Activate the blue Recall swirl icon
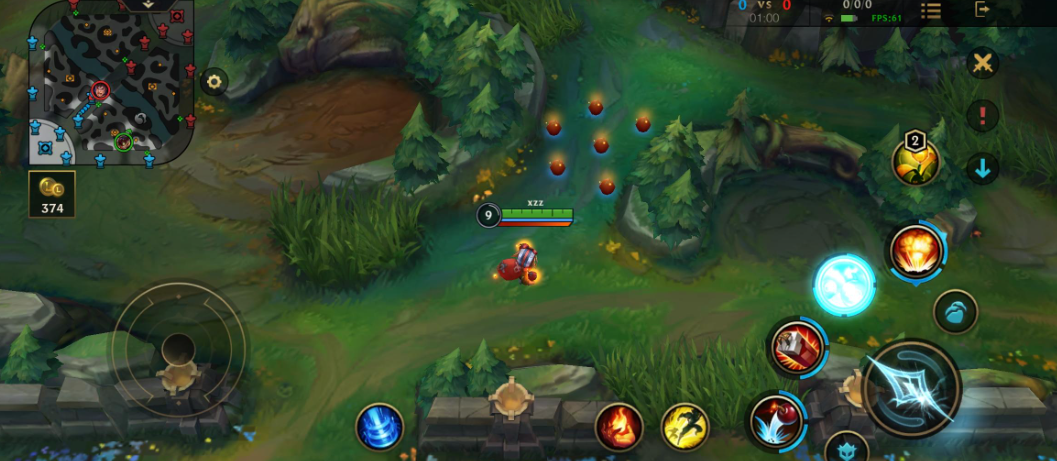 click(x=380, y=426)
